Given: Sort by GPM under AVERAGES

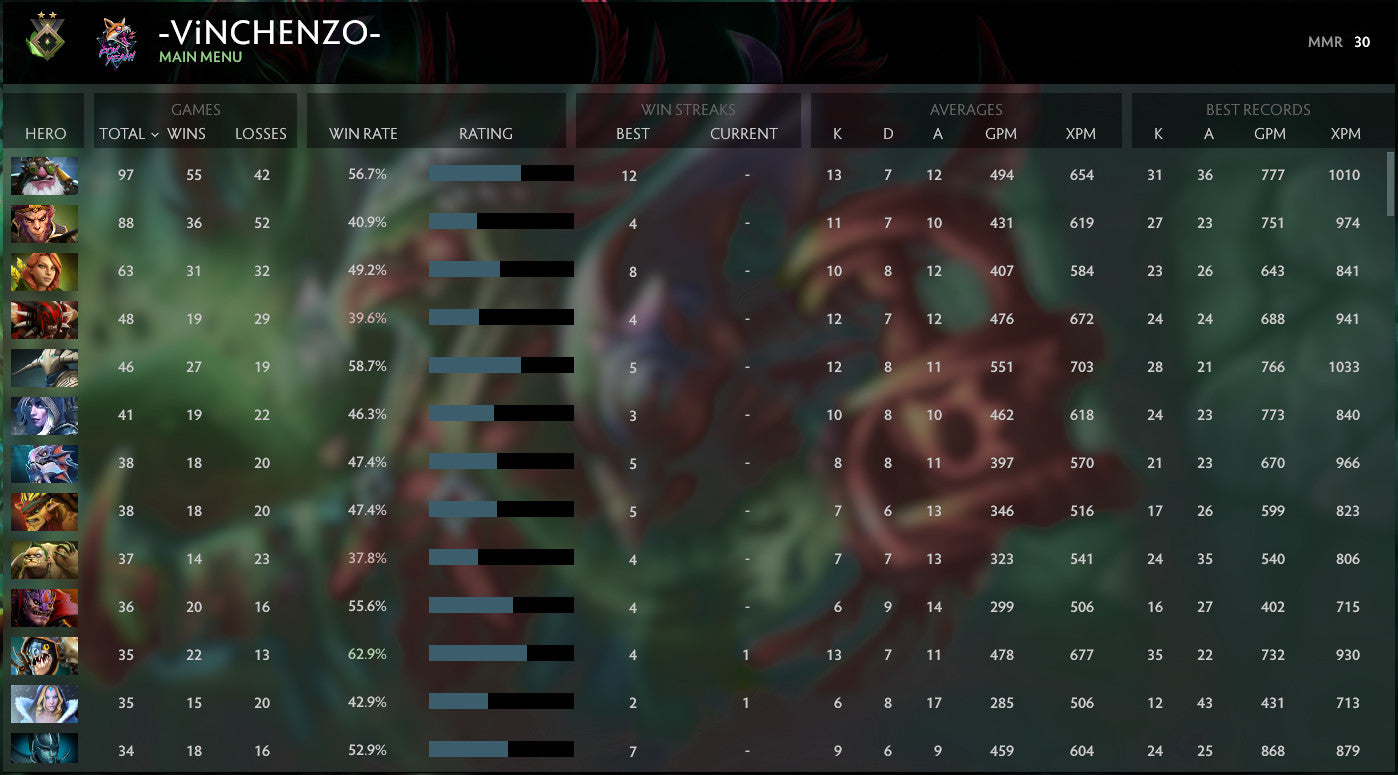Looking at the screenshot, I should click(1002, 133).
